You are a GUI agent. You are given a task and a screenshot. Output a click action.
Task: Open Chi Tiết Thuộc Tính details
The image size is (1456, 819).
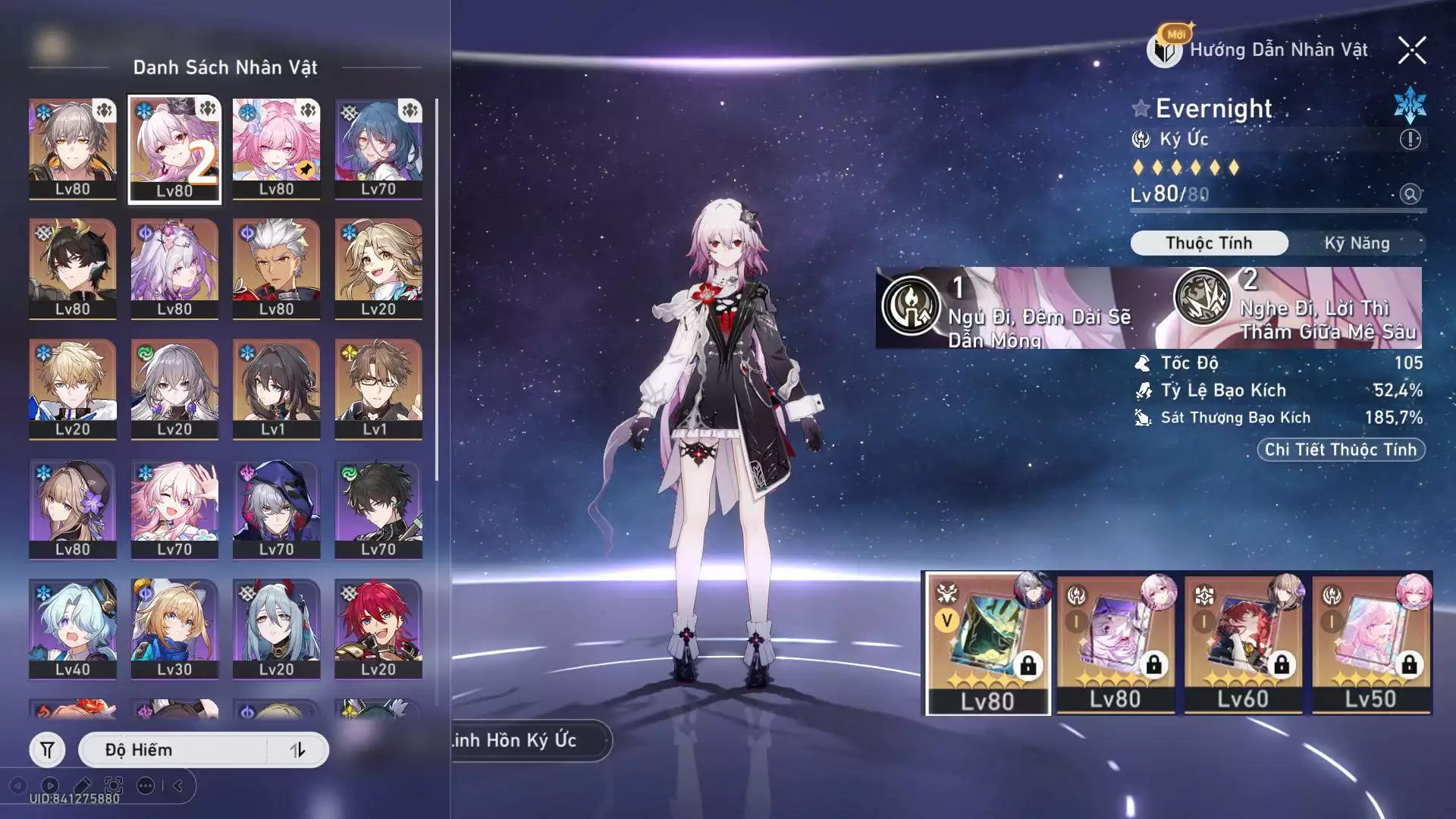1340,450
